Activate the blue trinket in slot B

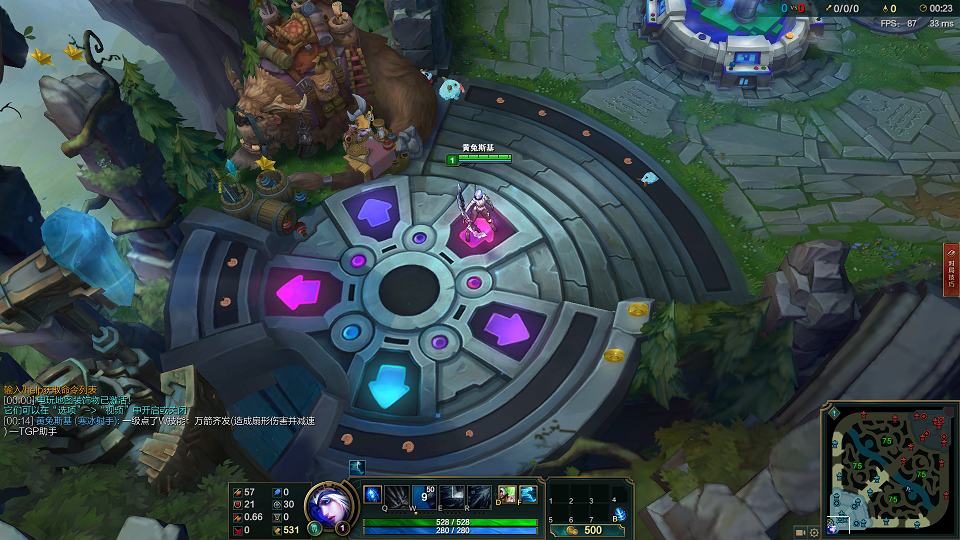click(620, 514)
